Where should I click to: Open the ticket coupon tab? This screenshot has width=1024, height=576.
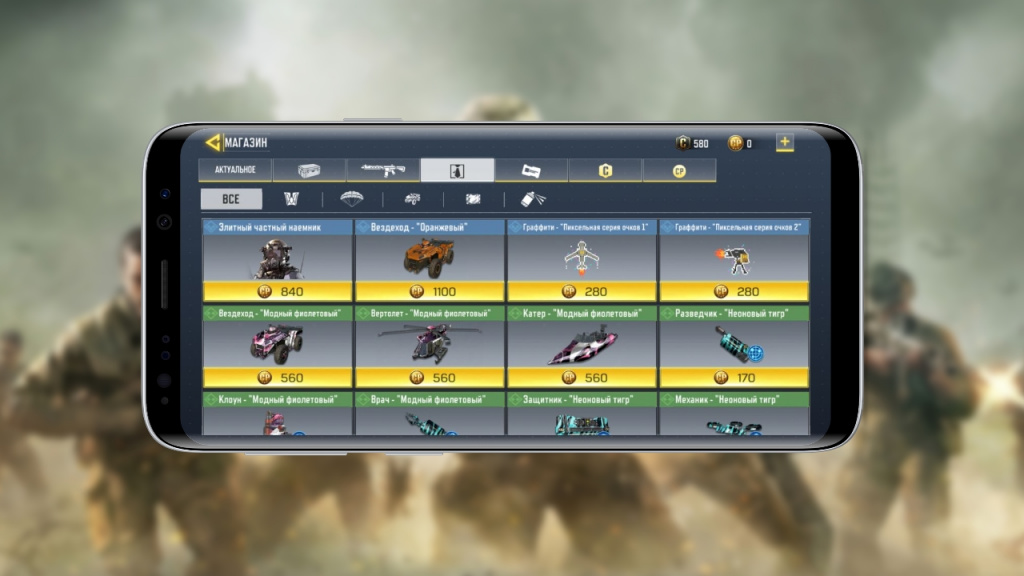point(531,170)
